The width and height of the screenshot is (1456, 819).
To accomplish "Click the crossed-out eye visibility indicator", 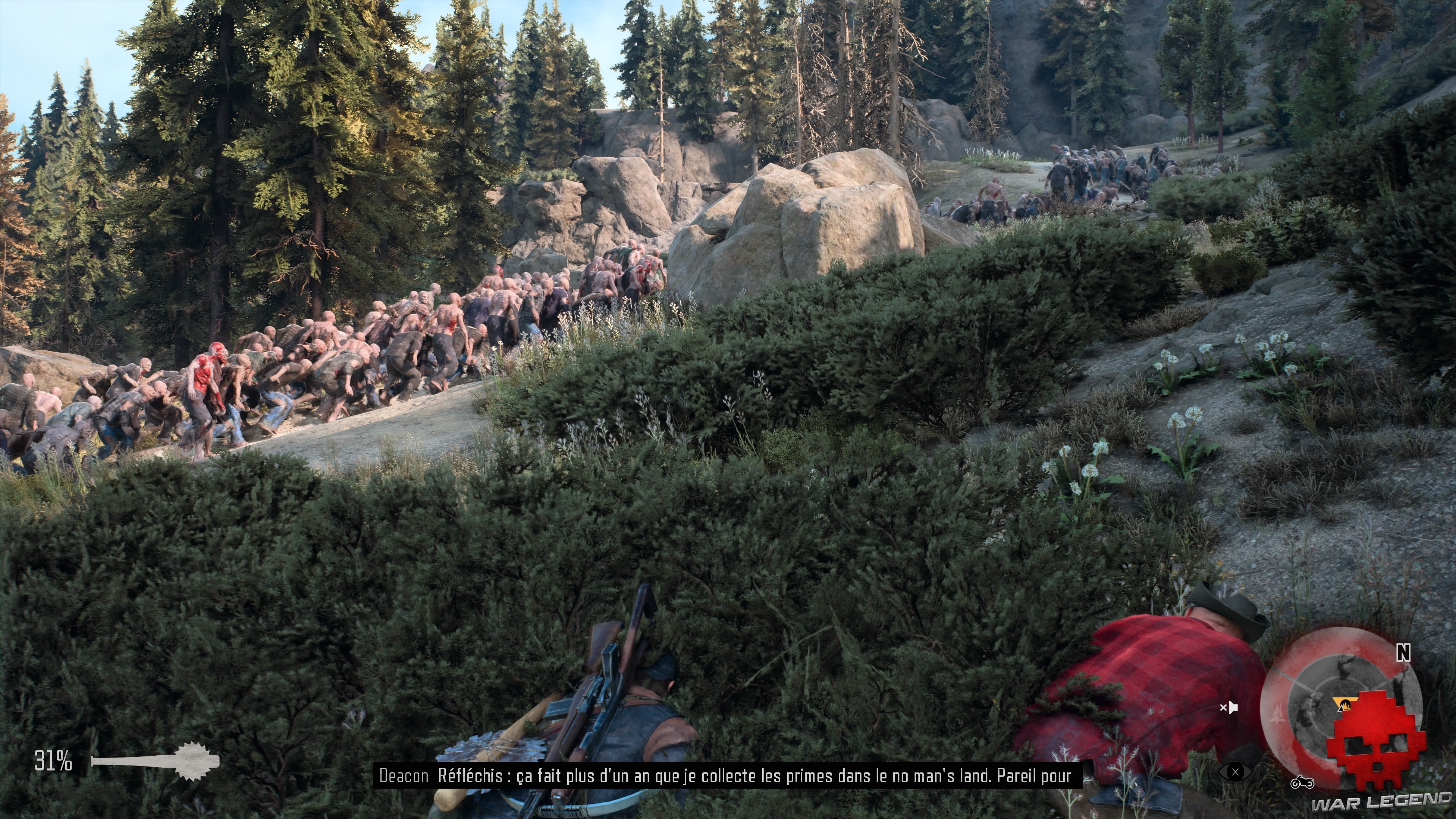I will coord(1235,772).
